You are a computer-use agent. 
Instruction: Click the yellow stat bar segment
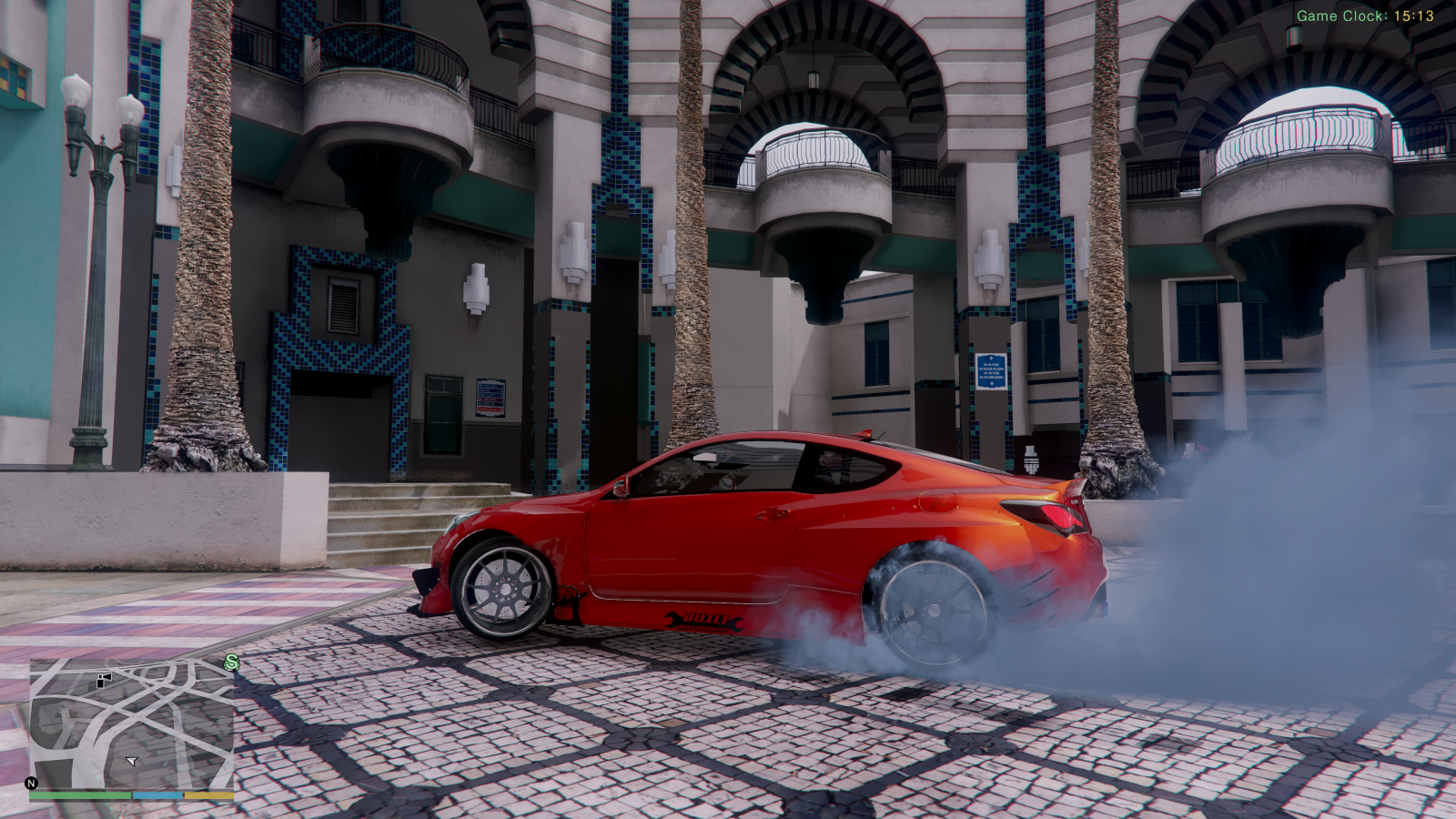click(207, 795)
